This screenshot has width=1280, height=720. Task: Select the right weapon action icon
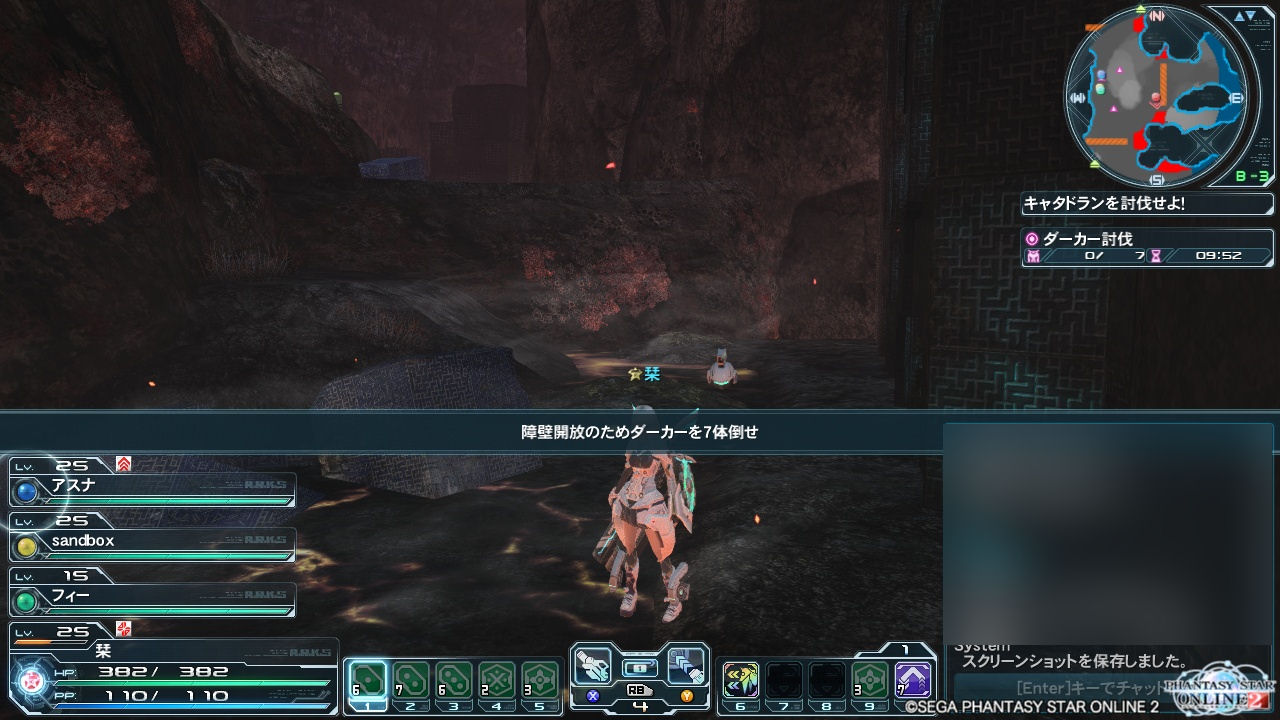(x=686, y=665)
